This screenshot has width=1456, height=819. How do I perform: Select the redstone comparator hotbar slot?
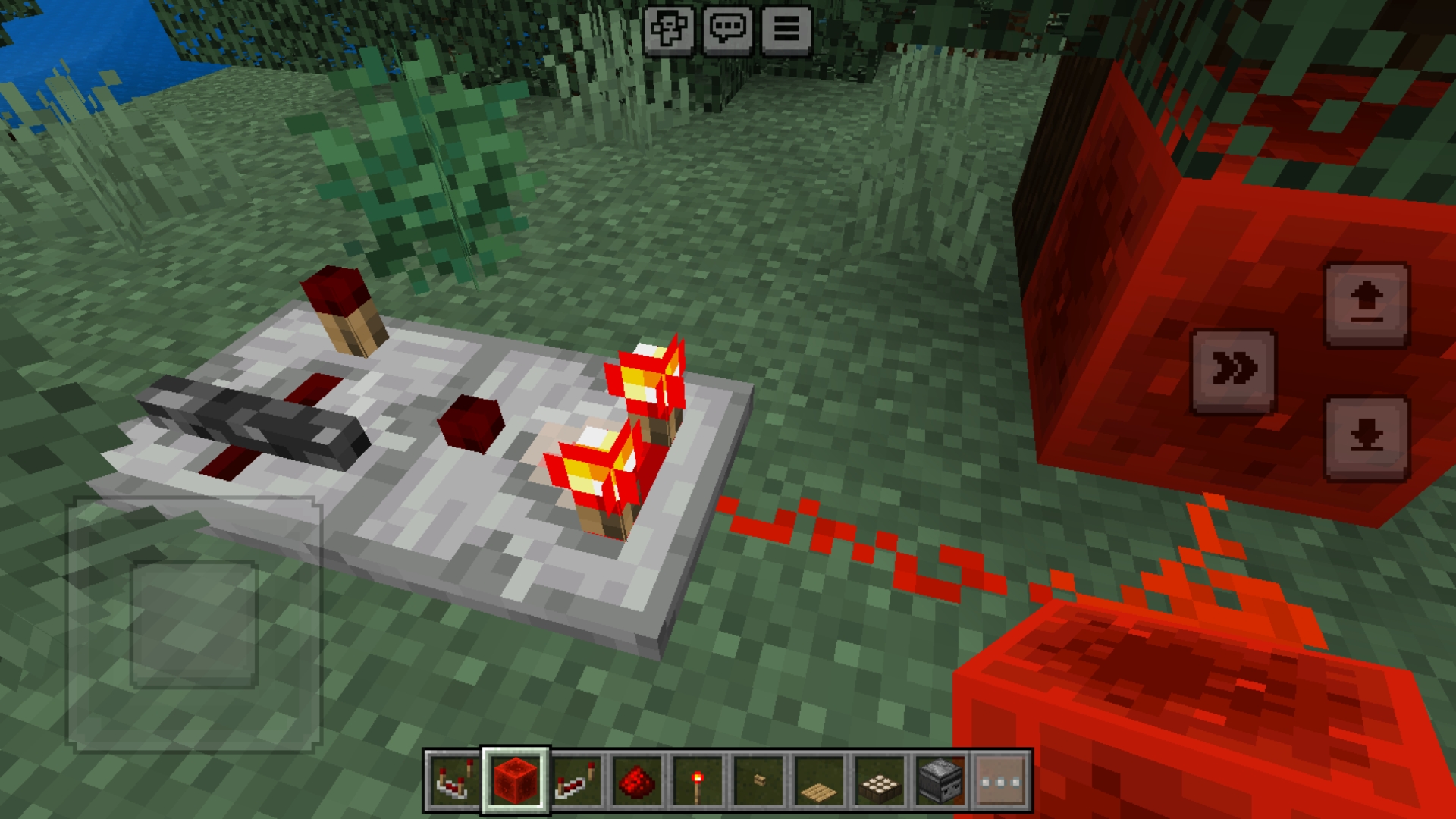click(x=453, y=781)
